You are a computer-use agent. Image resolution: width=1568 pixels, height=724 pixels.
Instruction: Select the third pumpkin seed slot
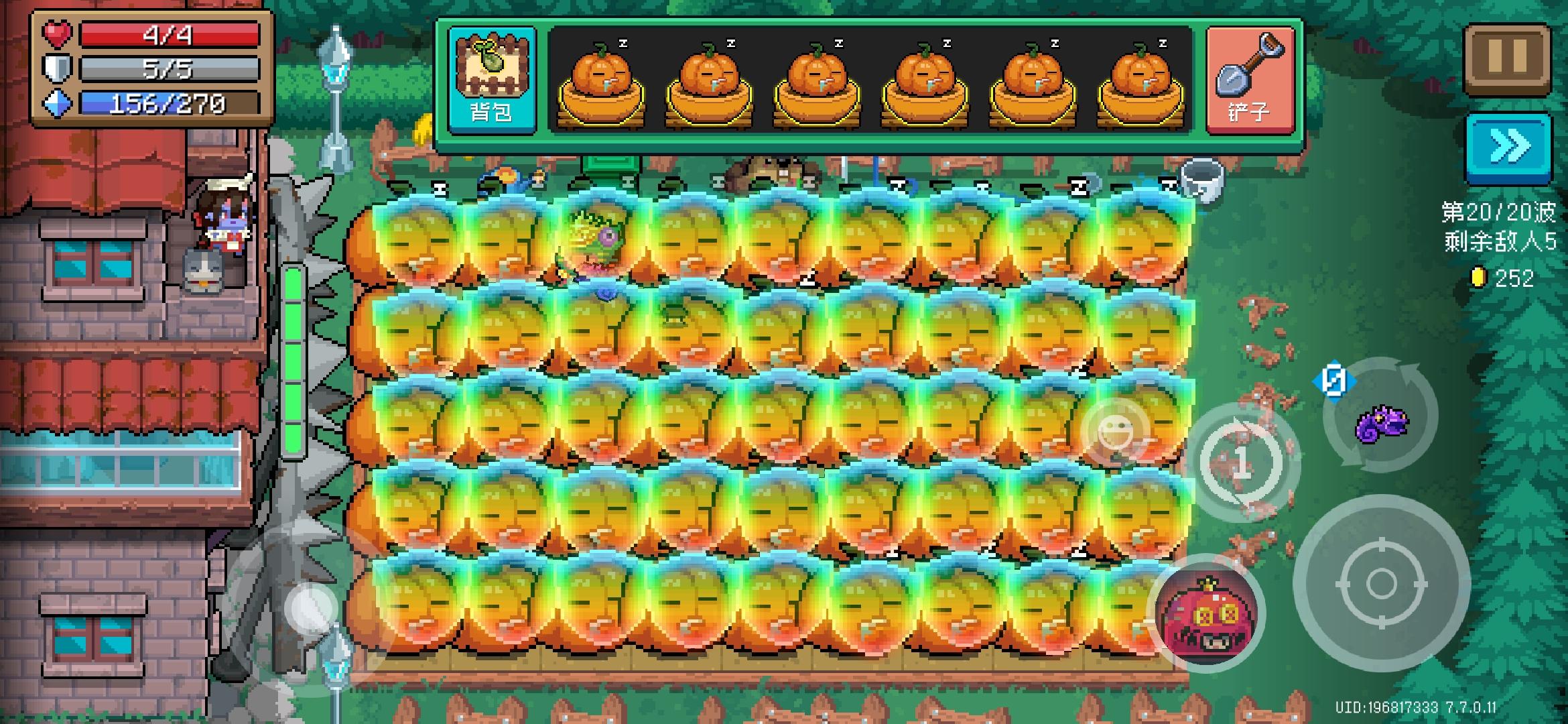pos(820,80)
